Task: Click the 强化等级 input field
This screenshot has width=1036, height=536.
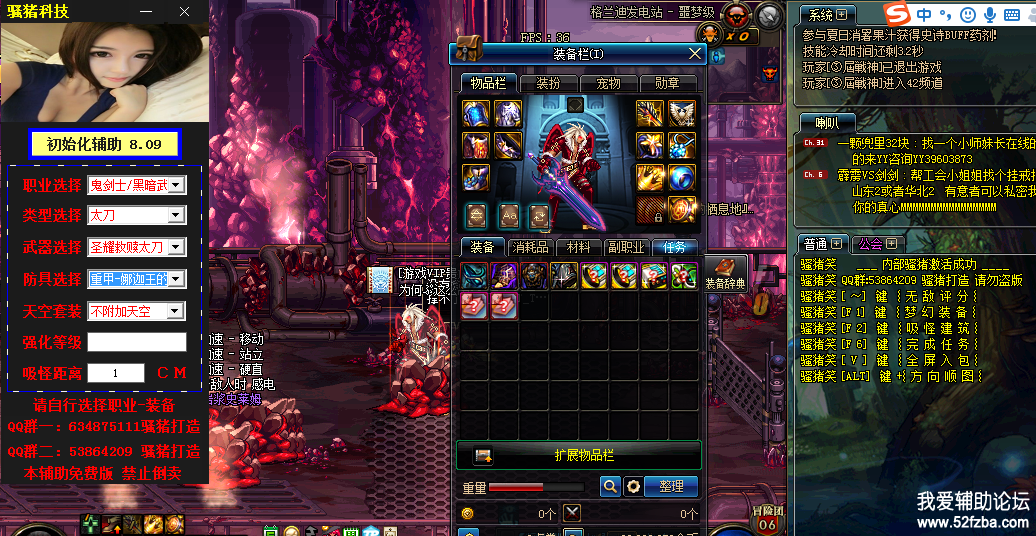Action: coord(136,342)
